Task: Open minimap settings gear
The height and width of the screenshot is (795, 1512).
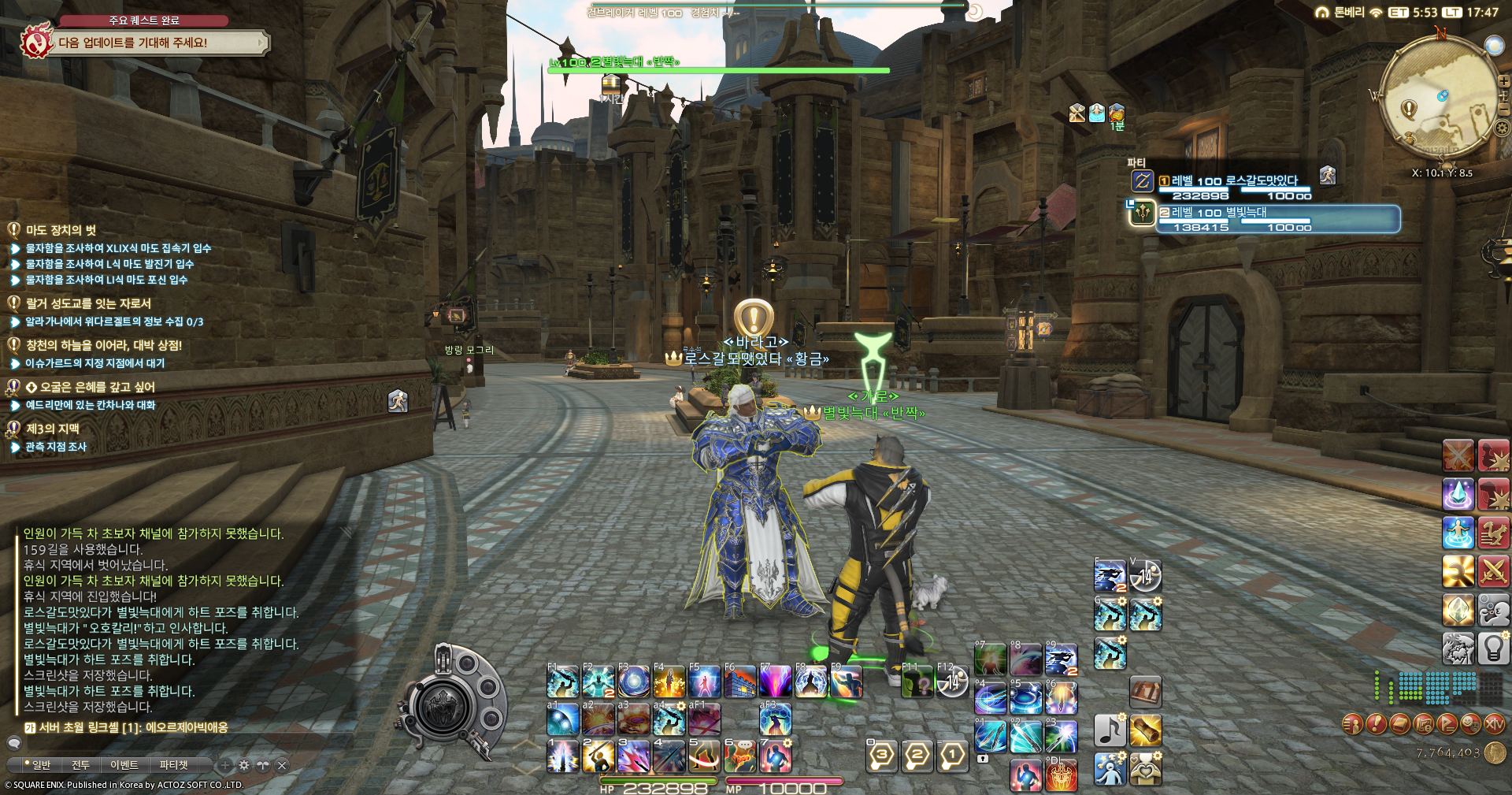Action: coord(1503,128)
